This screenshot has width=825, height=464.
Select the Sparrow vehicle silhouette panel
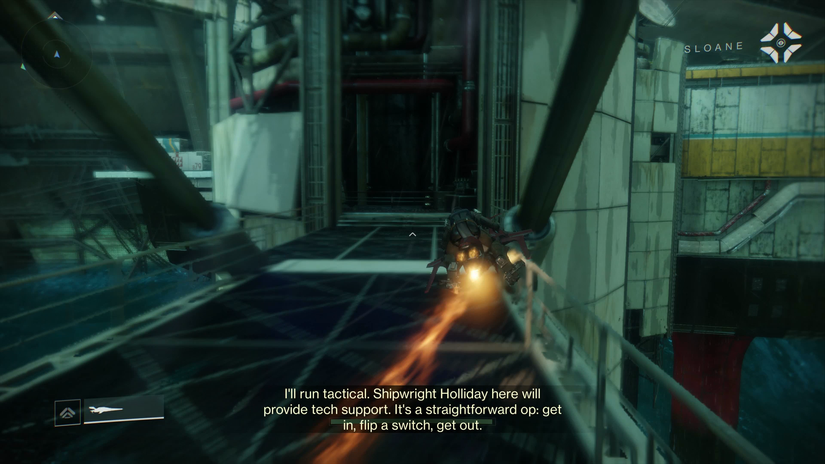(122, 410)
